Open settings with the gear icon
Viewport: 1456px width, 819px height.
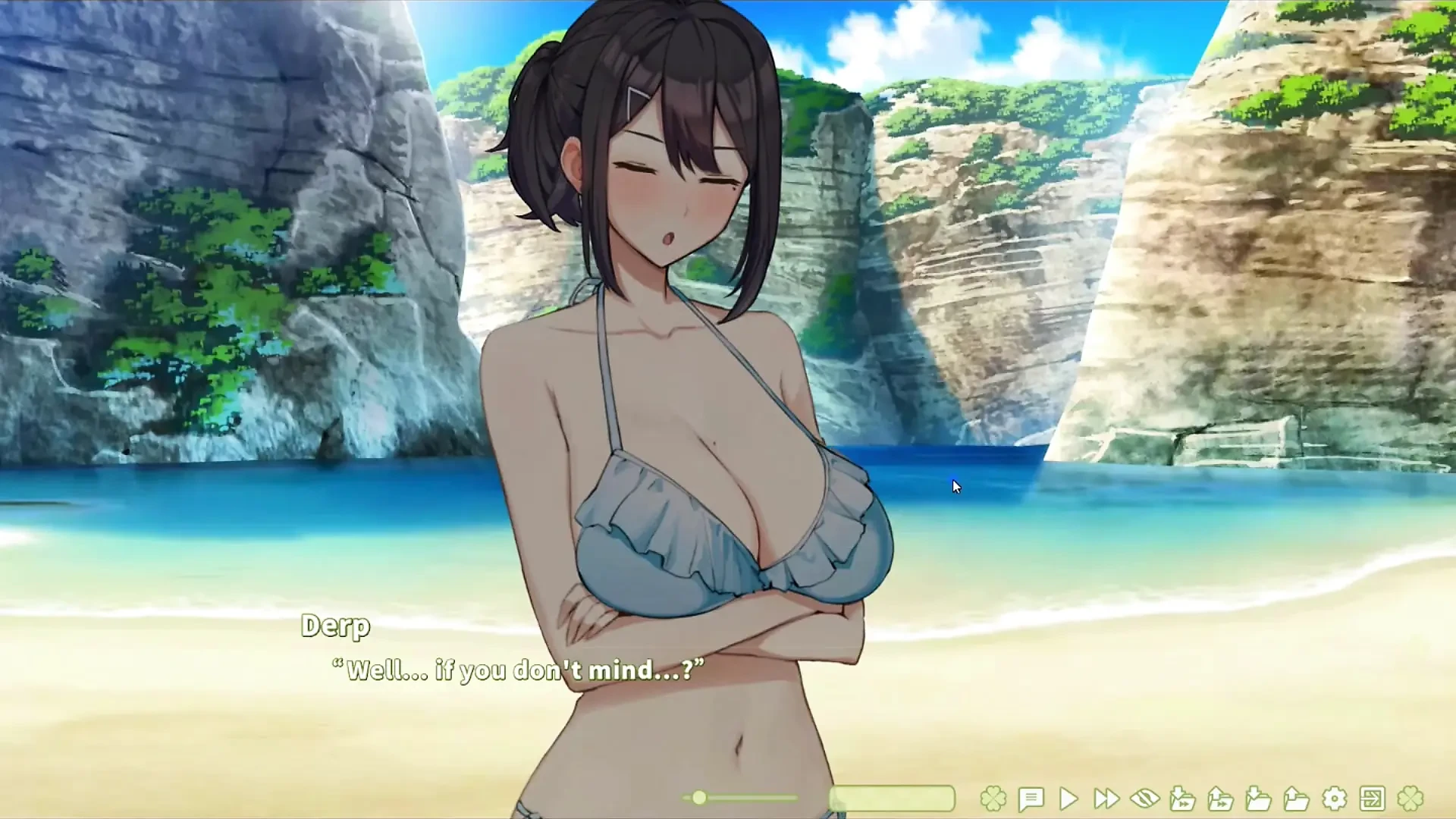click(1333, 798)
